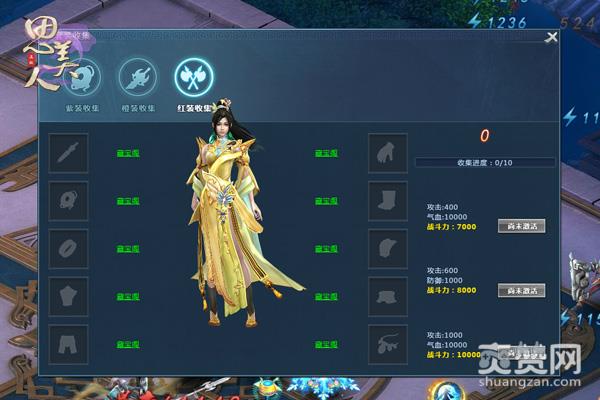Click 尚未激活 beside the 8000 战斗力 bonus
Image resolution: width=600 pixels, height=400 pixels.
(x=521, y=290)
